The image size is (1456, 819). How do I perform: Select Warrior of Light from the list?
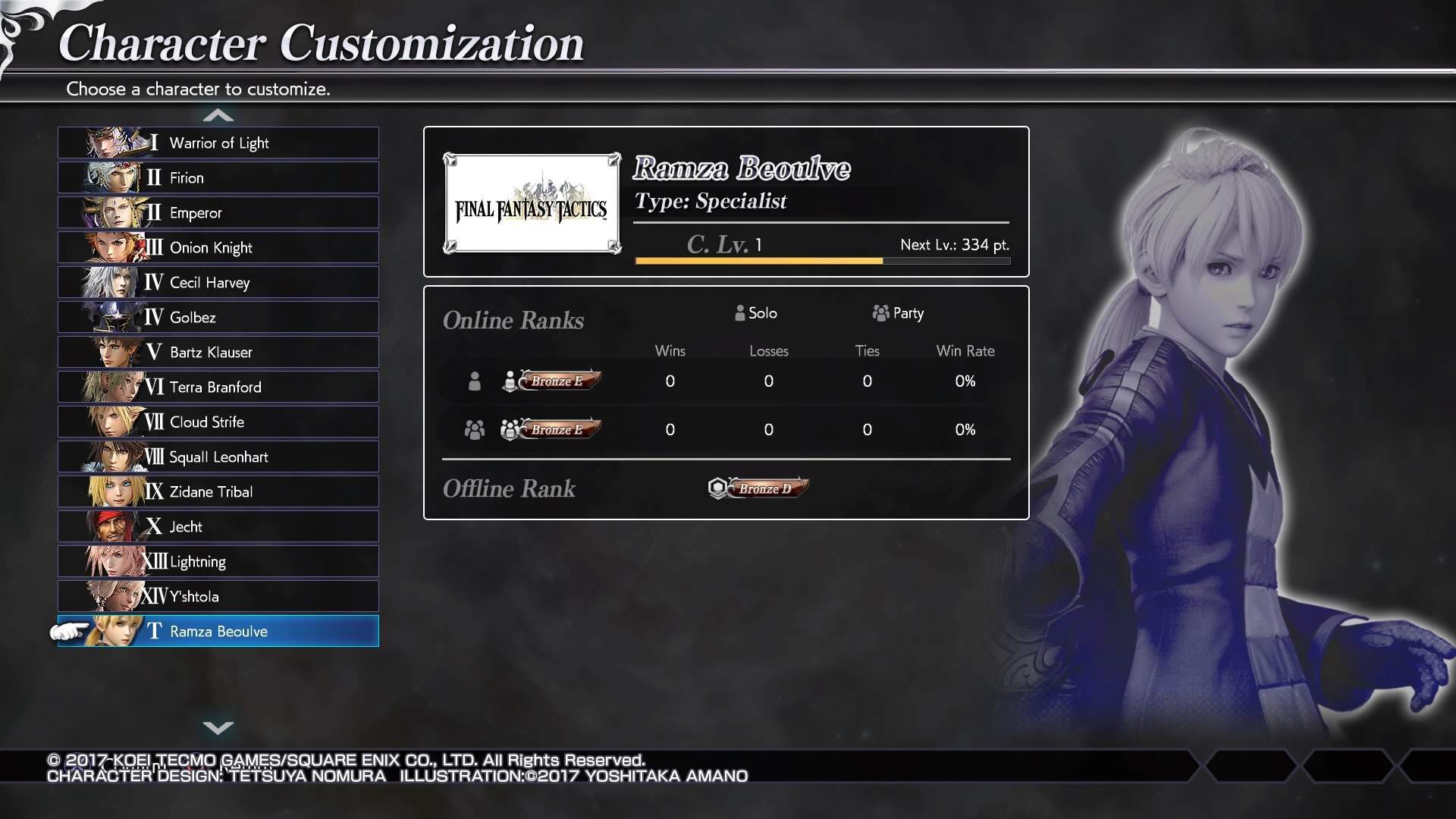(218, 143)
